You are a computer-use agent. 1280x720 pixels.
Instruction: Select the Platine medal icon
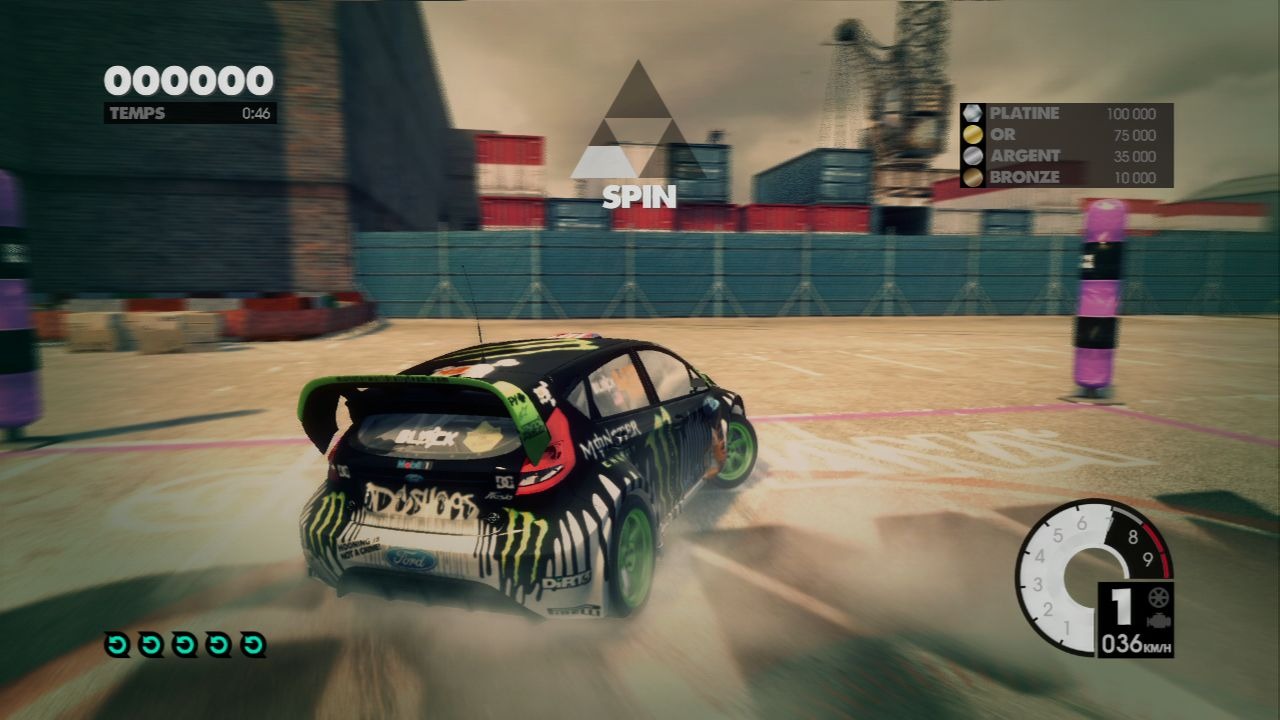tap(973, 113)
